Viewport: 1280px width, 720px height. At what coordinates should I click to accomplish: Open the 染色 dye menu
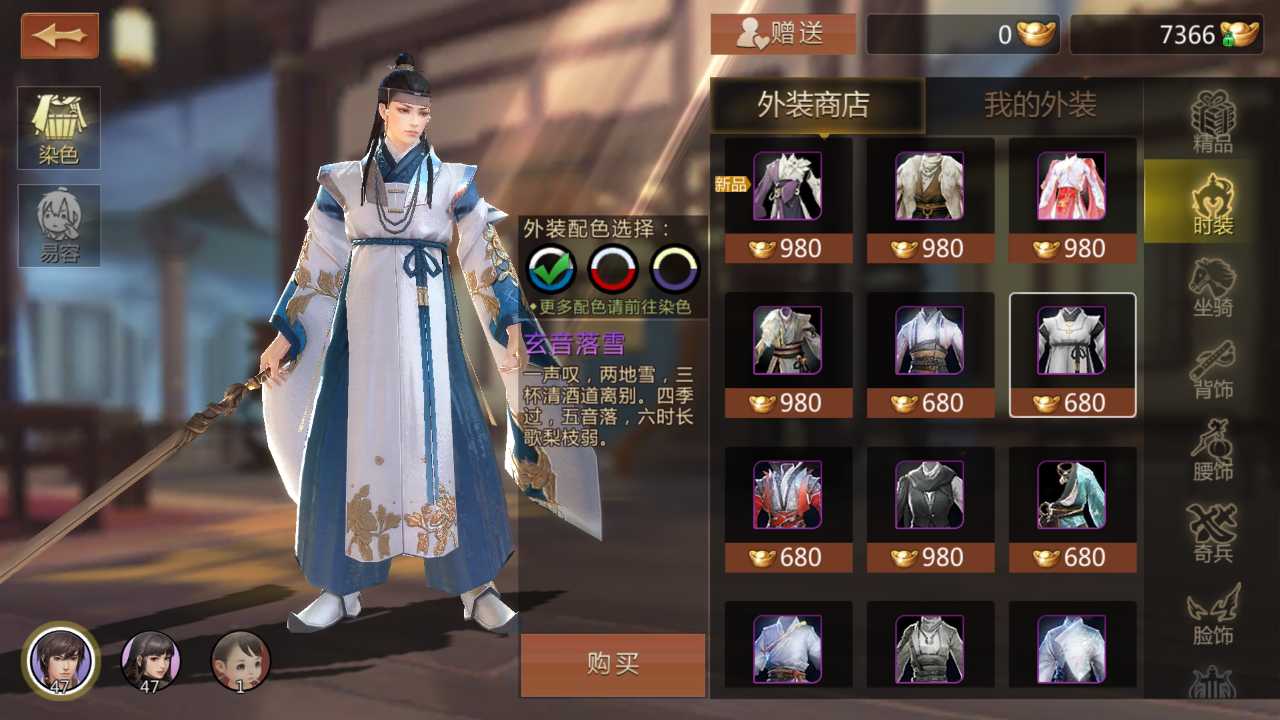click(x=59, y=128)
